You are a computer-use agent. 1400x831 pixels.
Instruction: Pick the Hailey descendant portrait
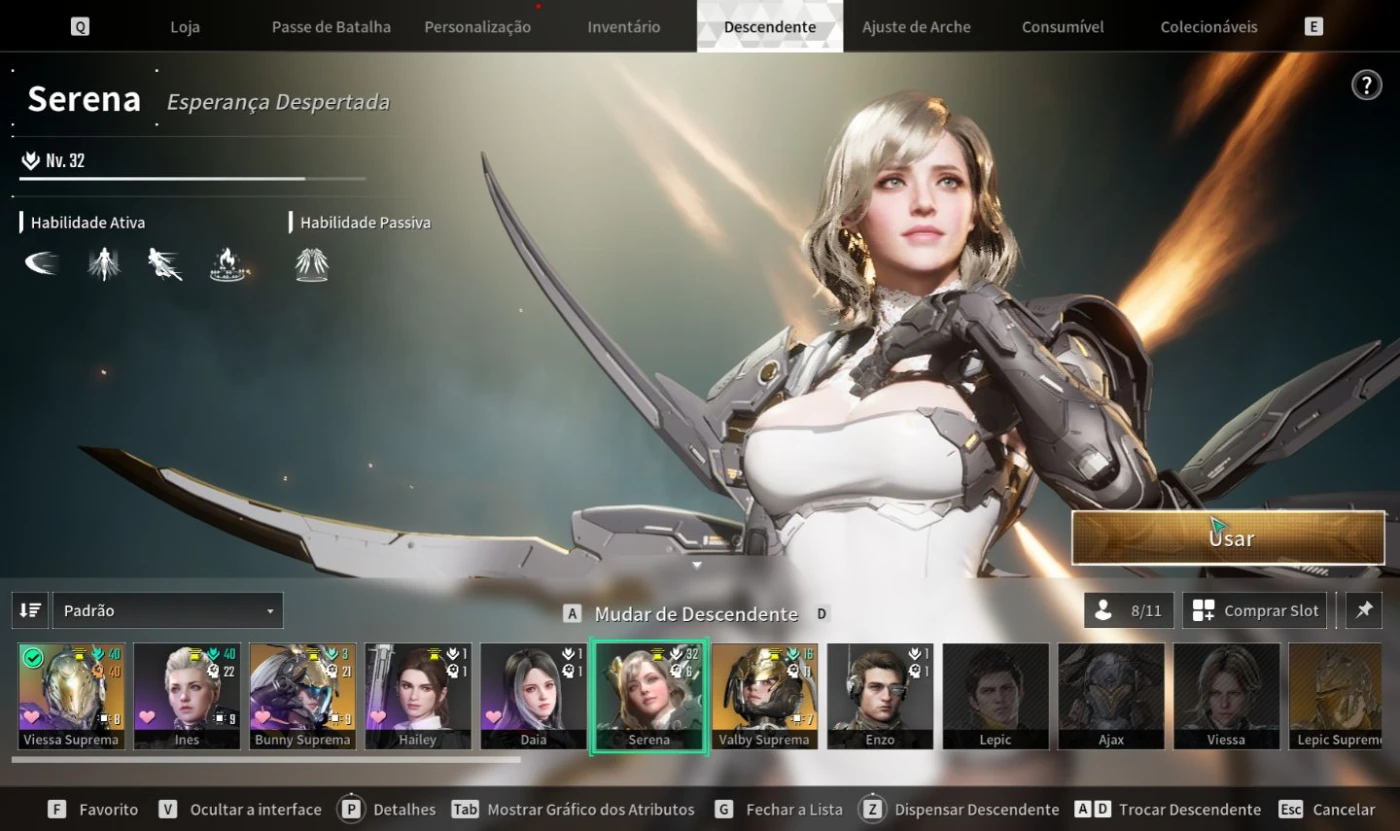coord(418,695)
